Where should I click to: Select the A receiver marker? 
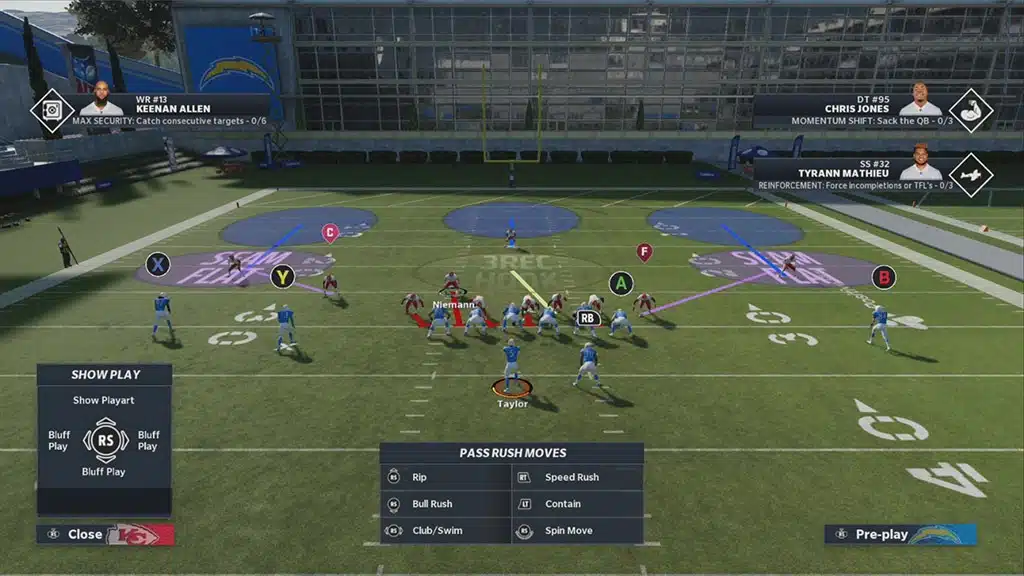[621, 284]
